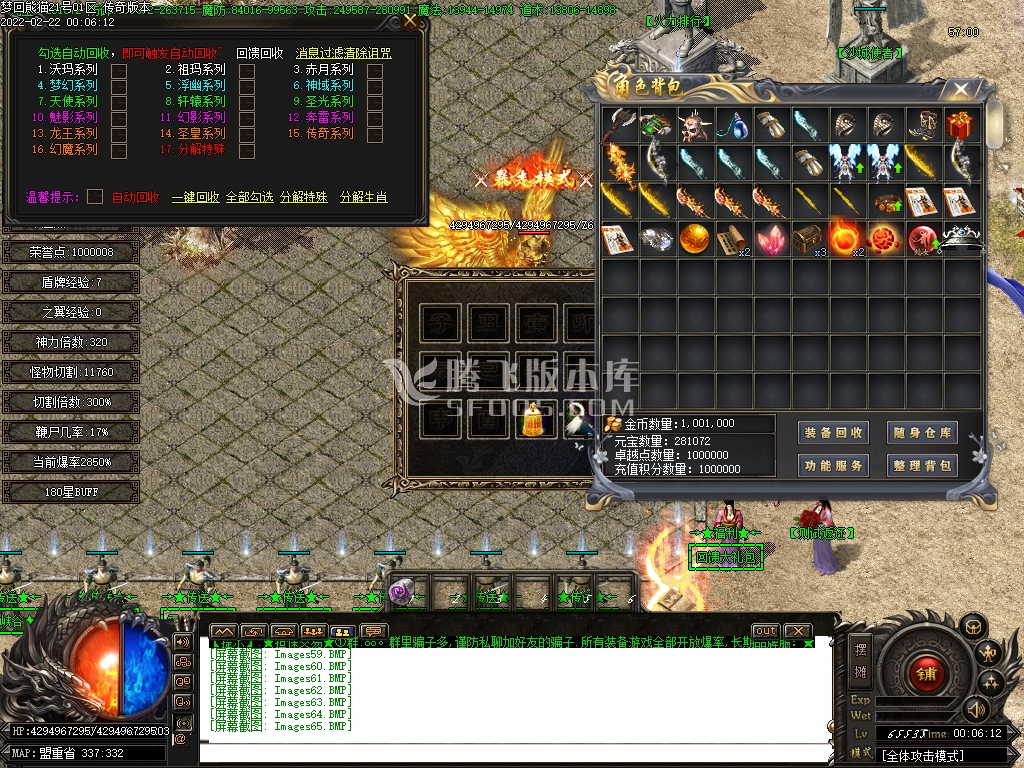Select the pink crystal item
Image resolution: width=1024 pixels, height=768 pixels.
[x=770, y=239]
